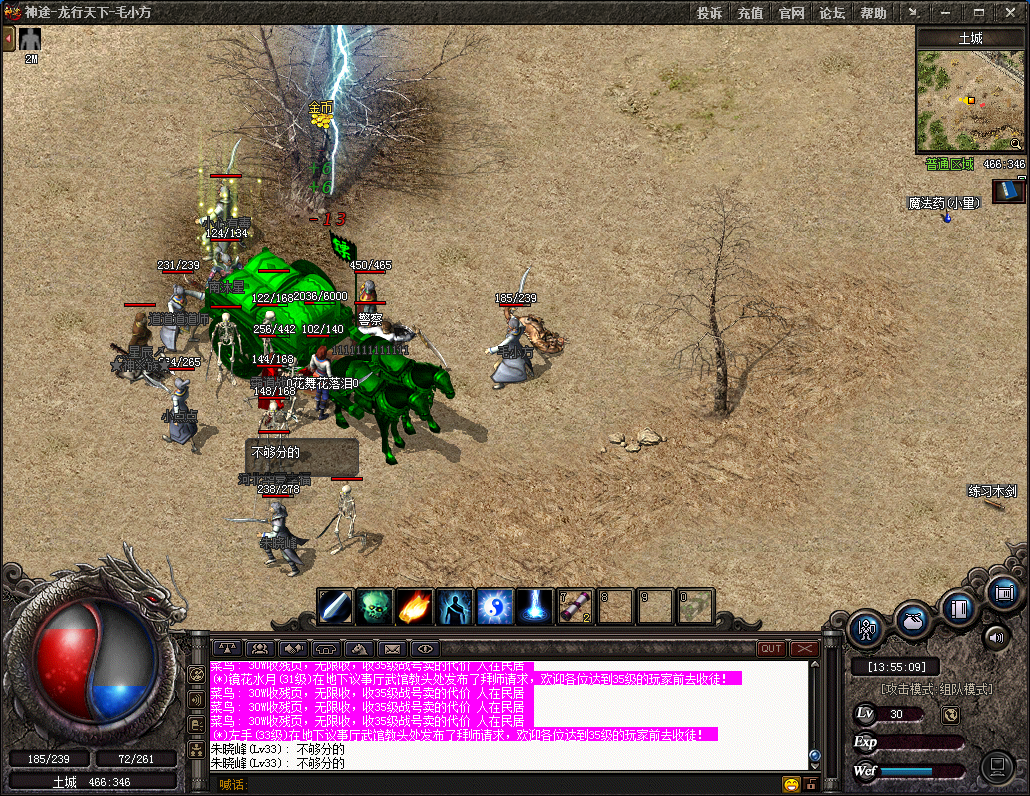
Task: Open the character equipment panel icon
Action: (867, 629)
